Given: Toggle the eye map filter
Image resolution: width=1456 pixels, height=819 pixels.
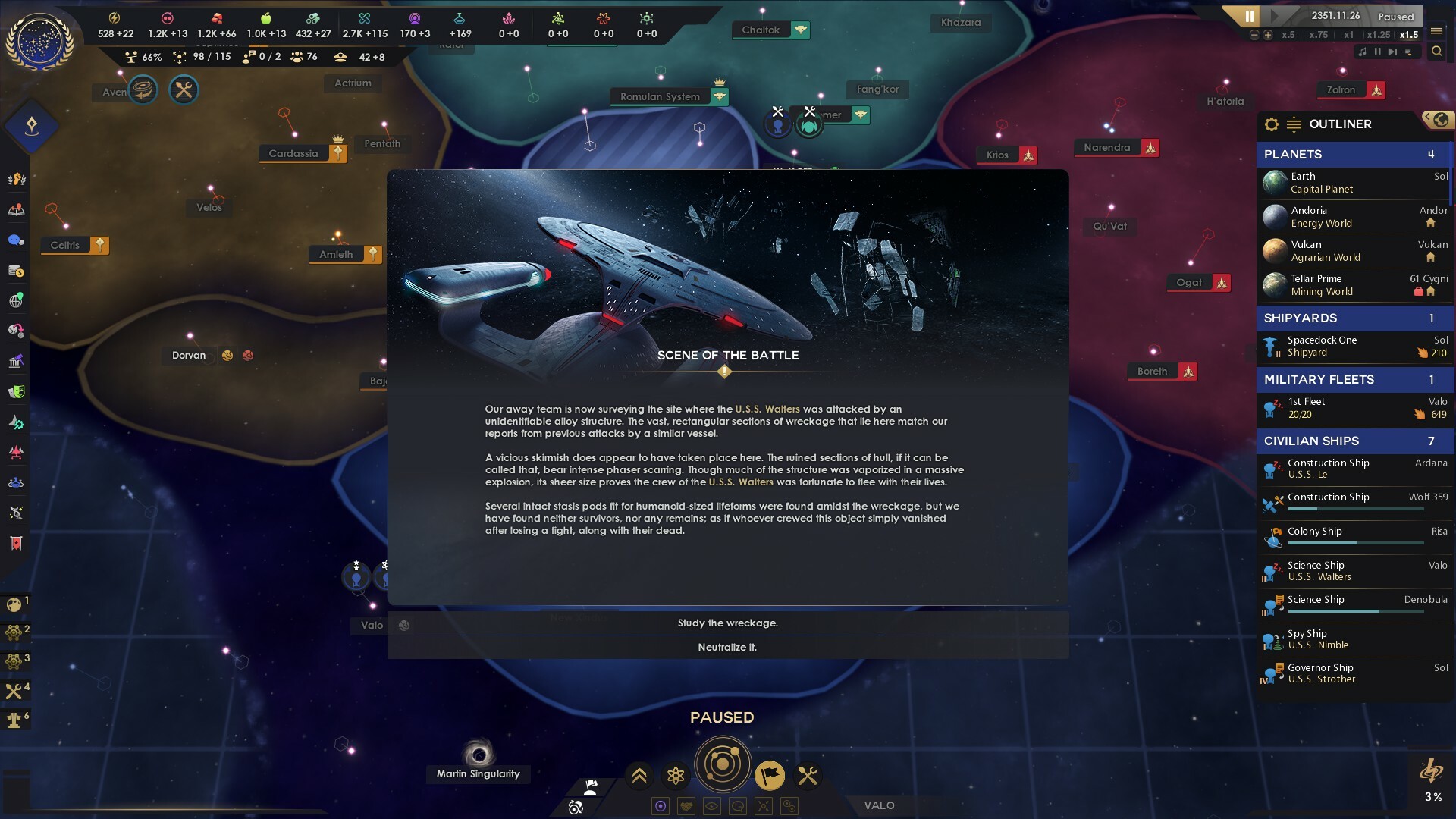Looking at the screenshot, I should [x=712, y=806].
